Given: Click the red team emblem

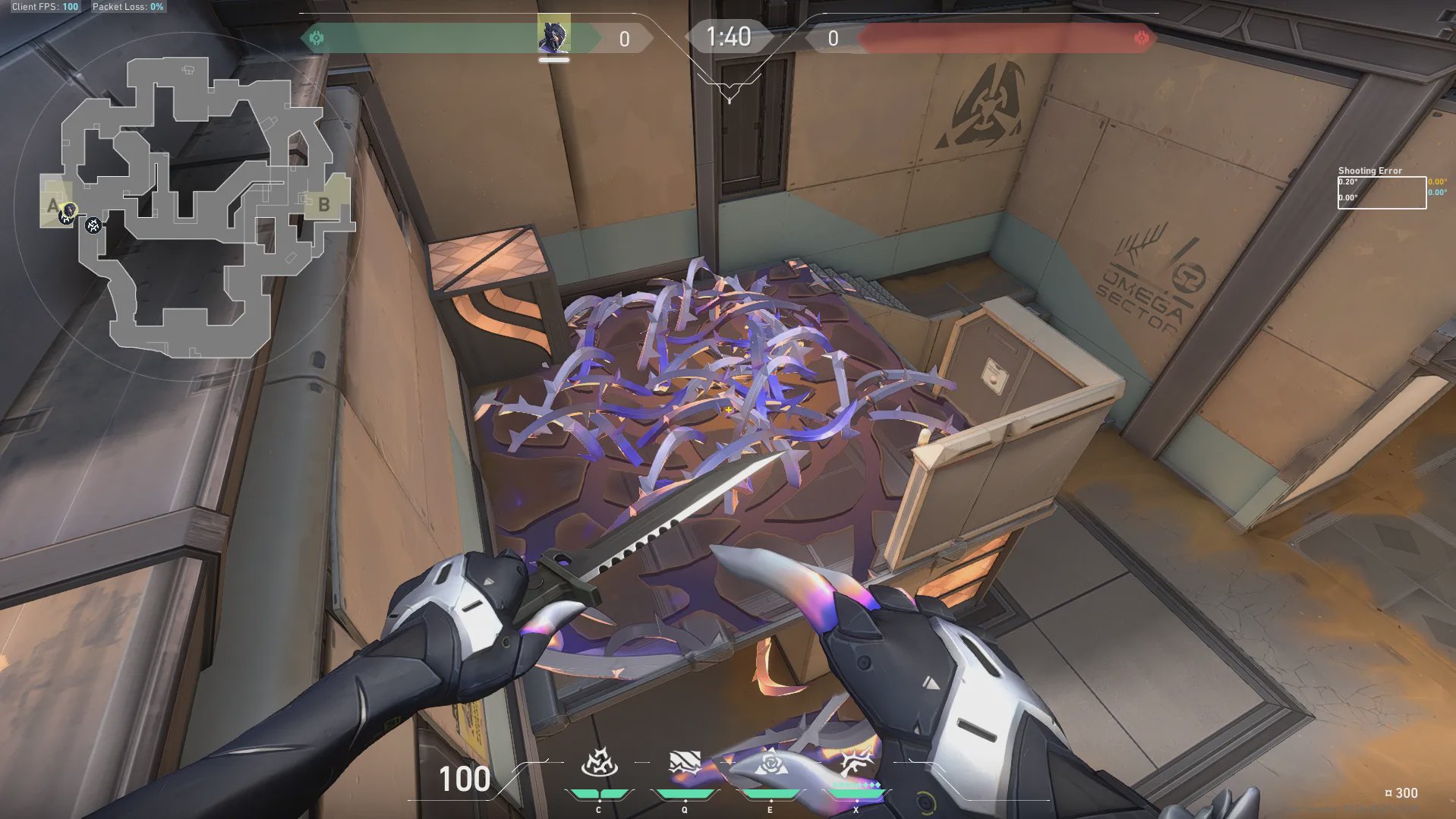Looking at the screenshot, I should (x=1141, y=38).
